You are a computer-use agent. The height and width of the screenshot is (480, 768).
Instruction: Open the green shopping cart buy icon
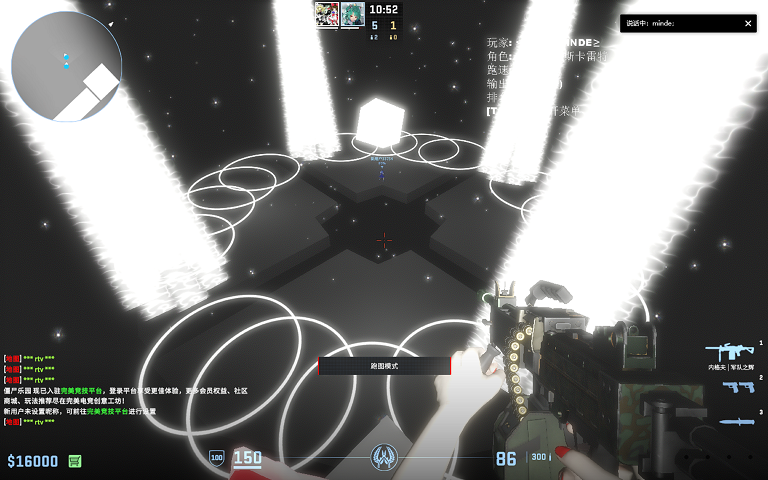(x=75, y=461)
